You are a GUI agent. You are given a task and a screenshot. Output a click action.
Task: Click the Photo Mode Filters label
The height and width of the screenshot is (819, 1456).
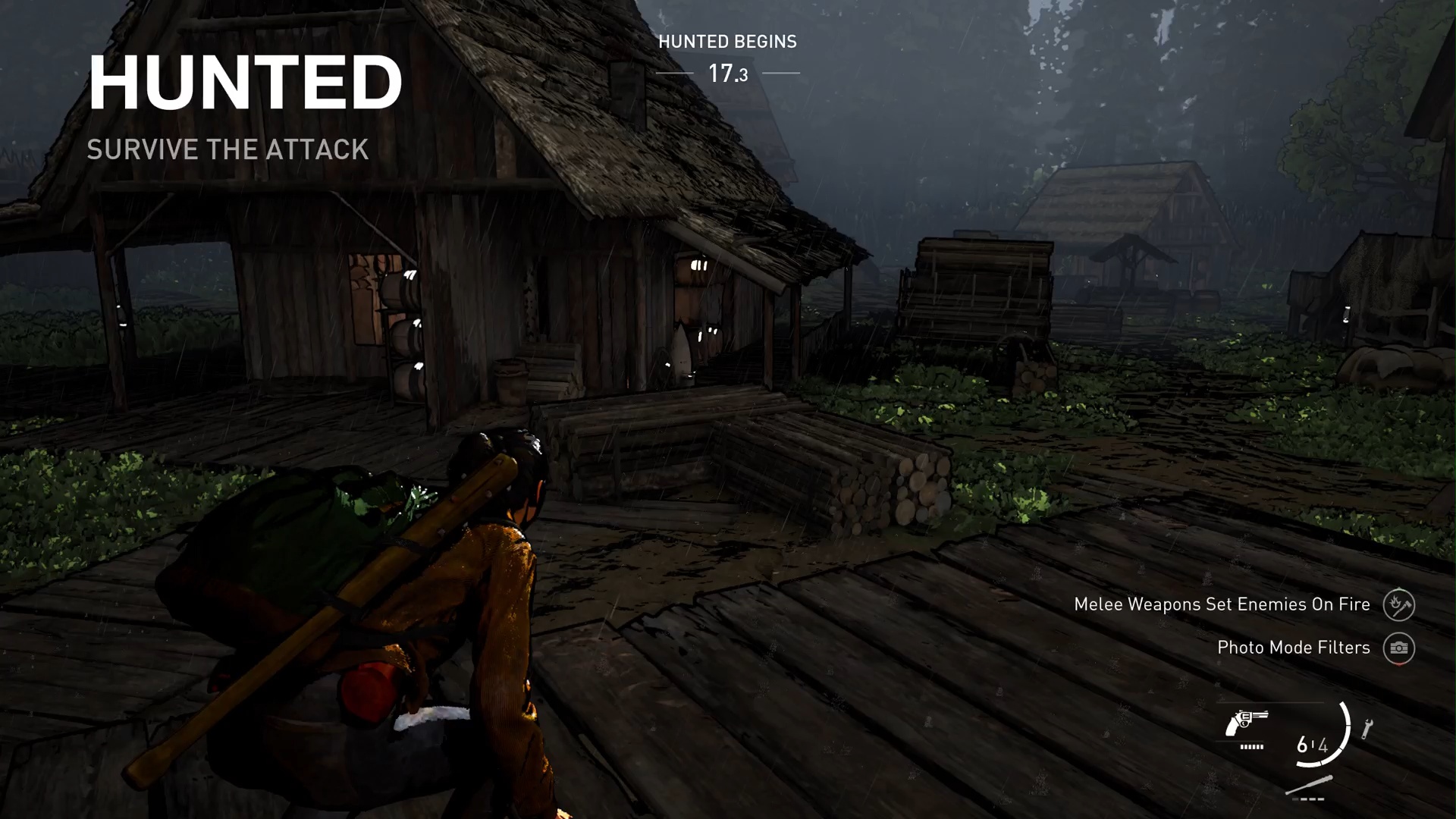point(1293,648)
